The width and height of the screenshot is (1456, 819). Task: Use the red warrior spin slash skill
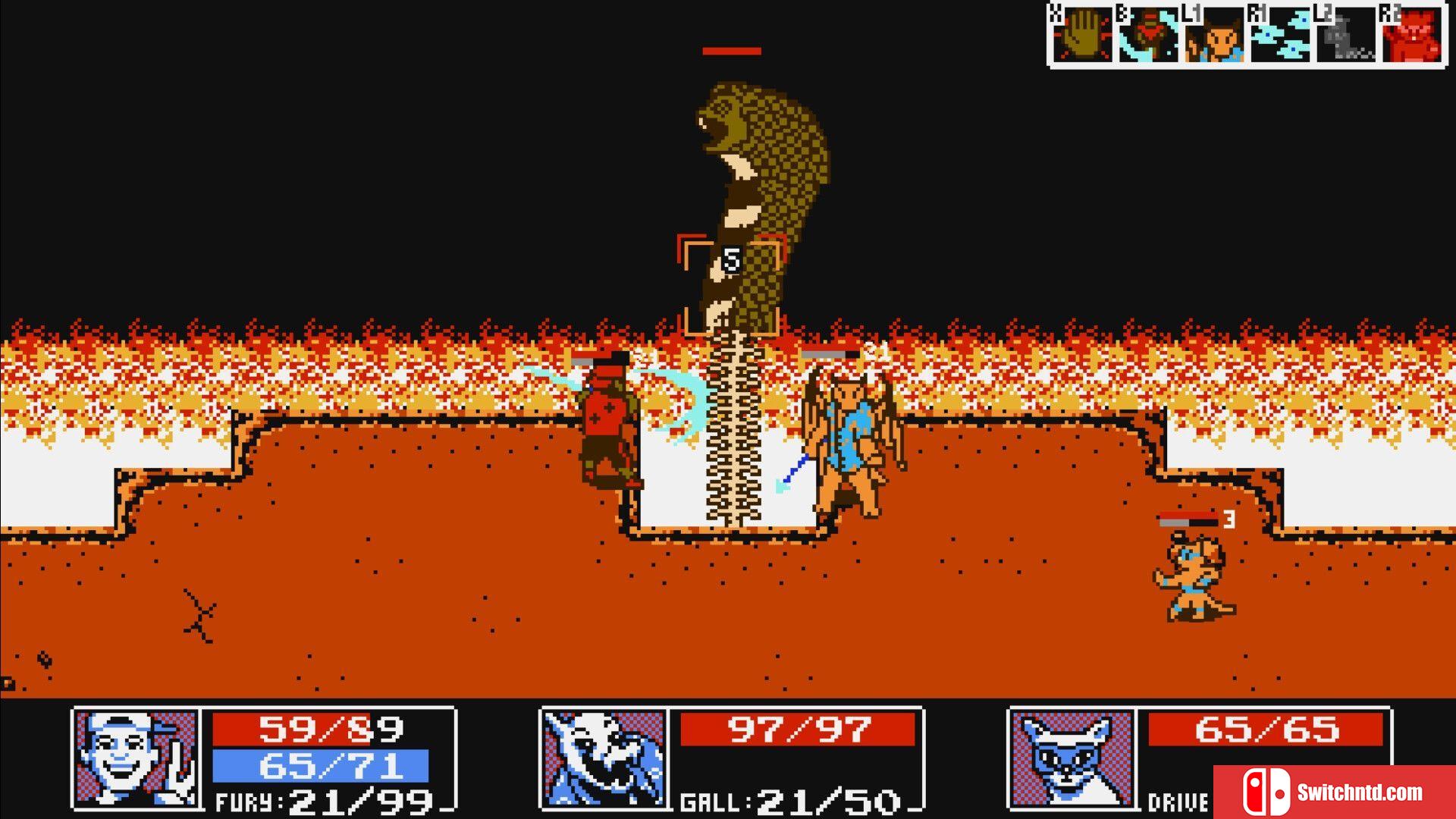(x=1148, y=36)
